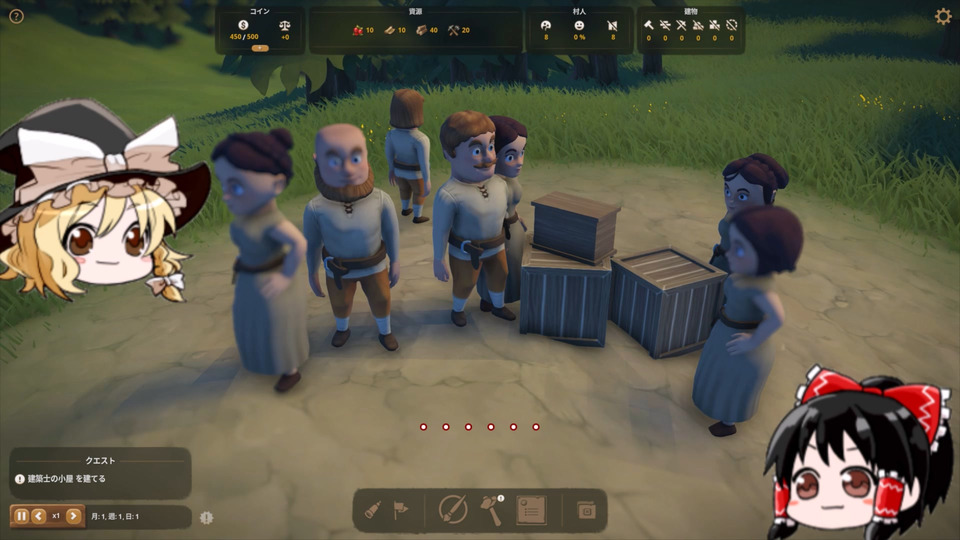The width and height of the screenshot is (960, 540).
Task: Open the paintbrush circle tool
Action: click(453, 510)
